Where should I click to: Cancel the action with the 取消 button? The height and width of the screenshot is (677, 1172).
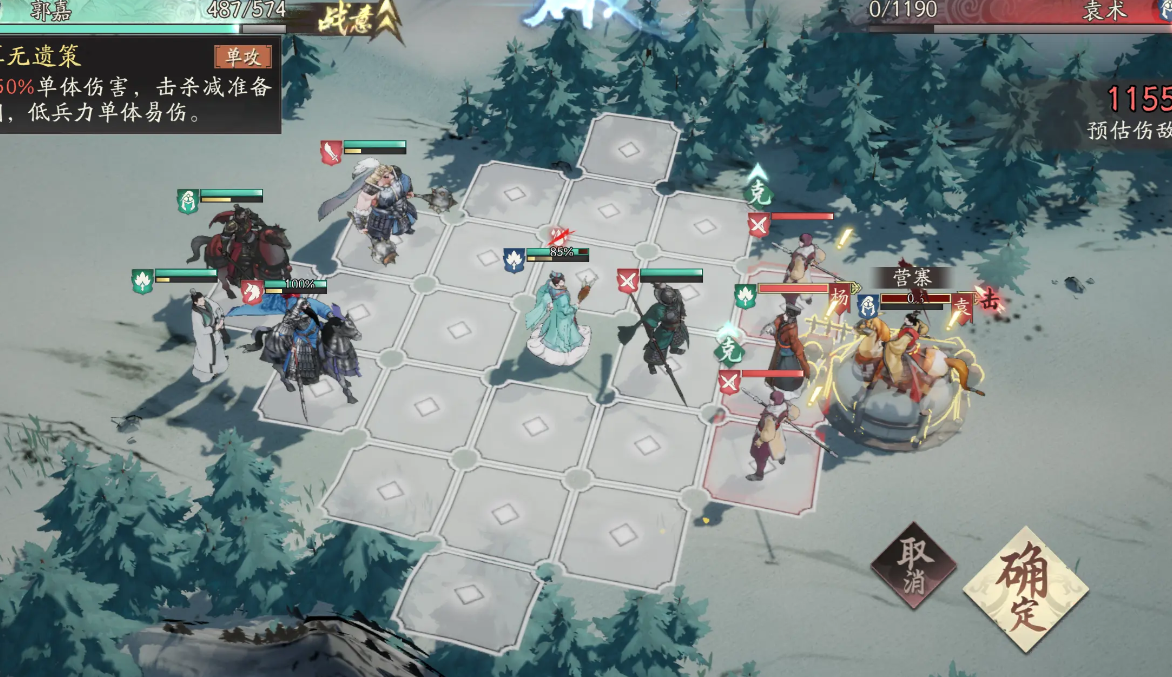[912, 567]
